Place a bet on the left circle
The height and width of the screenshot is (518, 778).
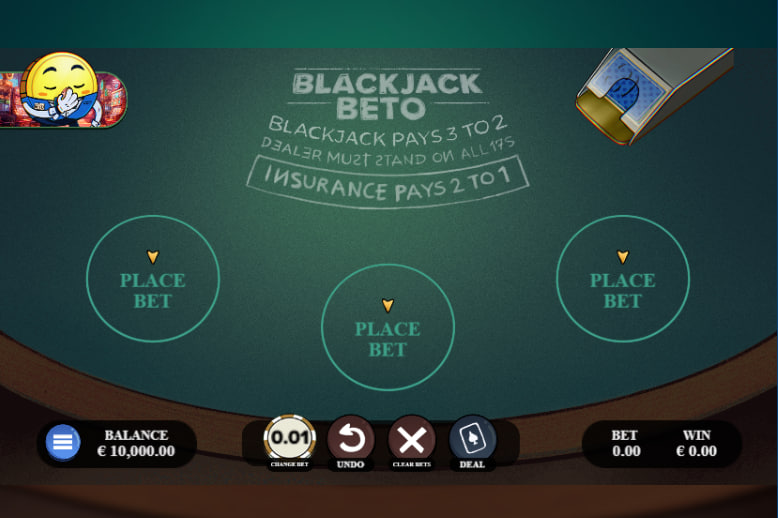coord(153,279)
